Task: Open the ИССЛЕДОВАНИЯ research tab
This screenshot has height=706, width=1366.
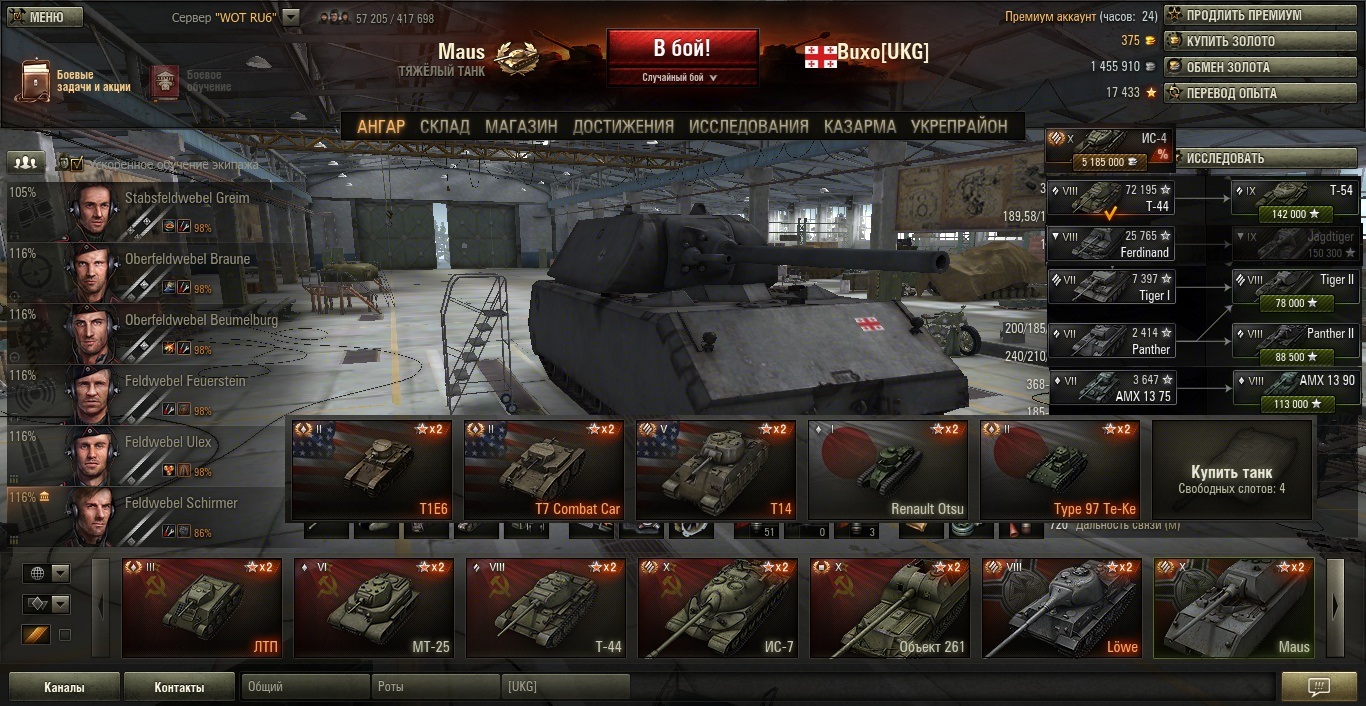Action: (748, 126)
